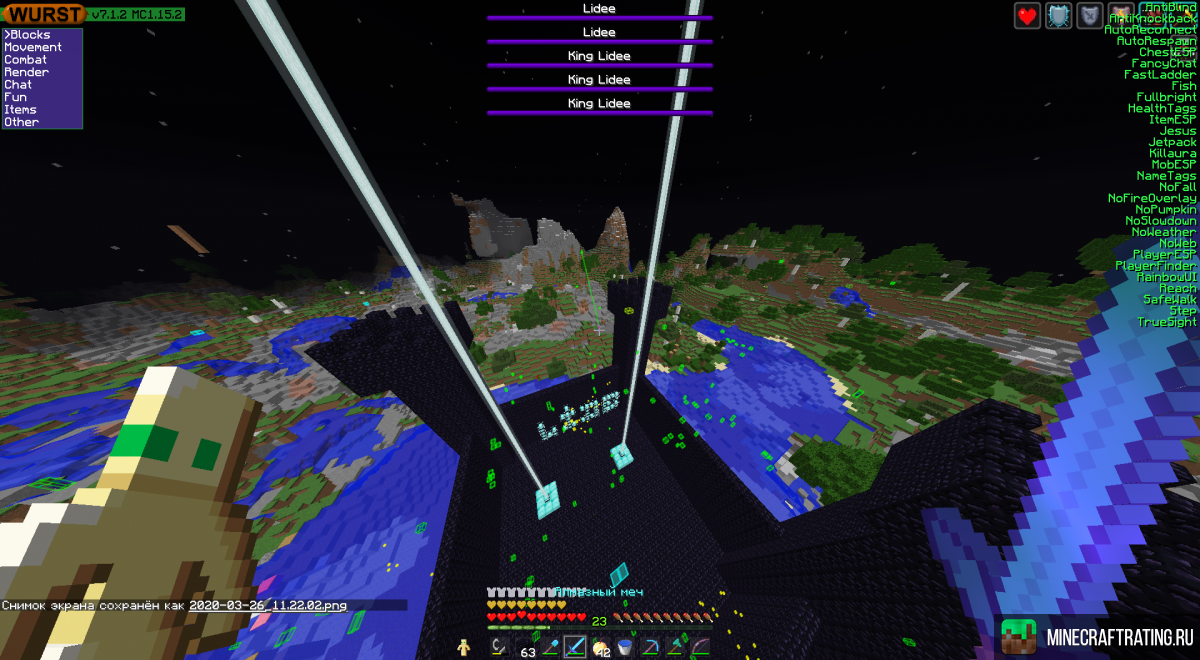This screenshot has width=1200, height=660.
Task: Select the water bucket slot
Action: click(625, 648)
